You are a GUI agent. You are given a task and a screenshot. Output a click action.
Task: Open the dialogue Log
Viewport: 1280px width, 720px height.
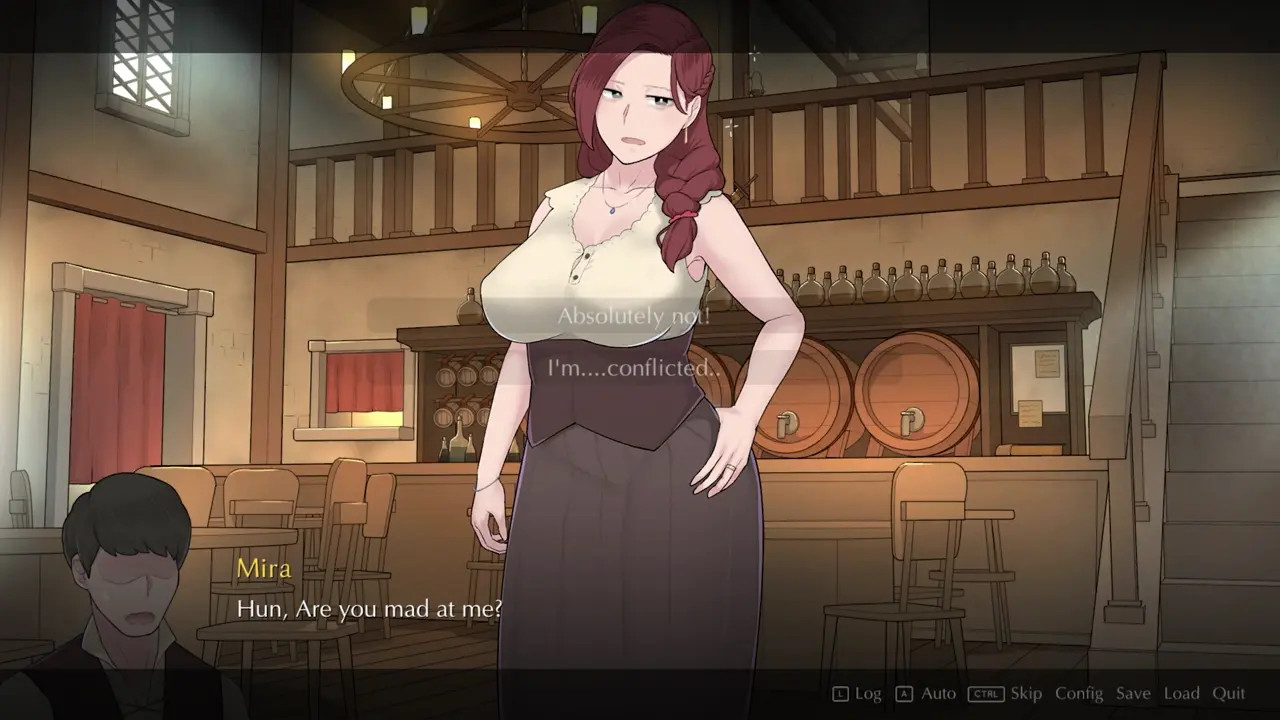coord(867,693)
